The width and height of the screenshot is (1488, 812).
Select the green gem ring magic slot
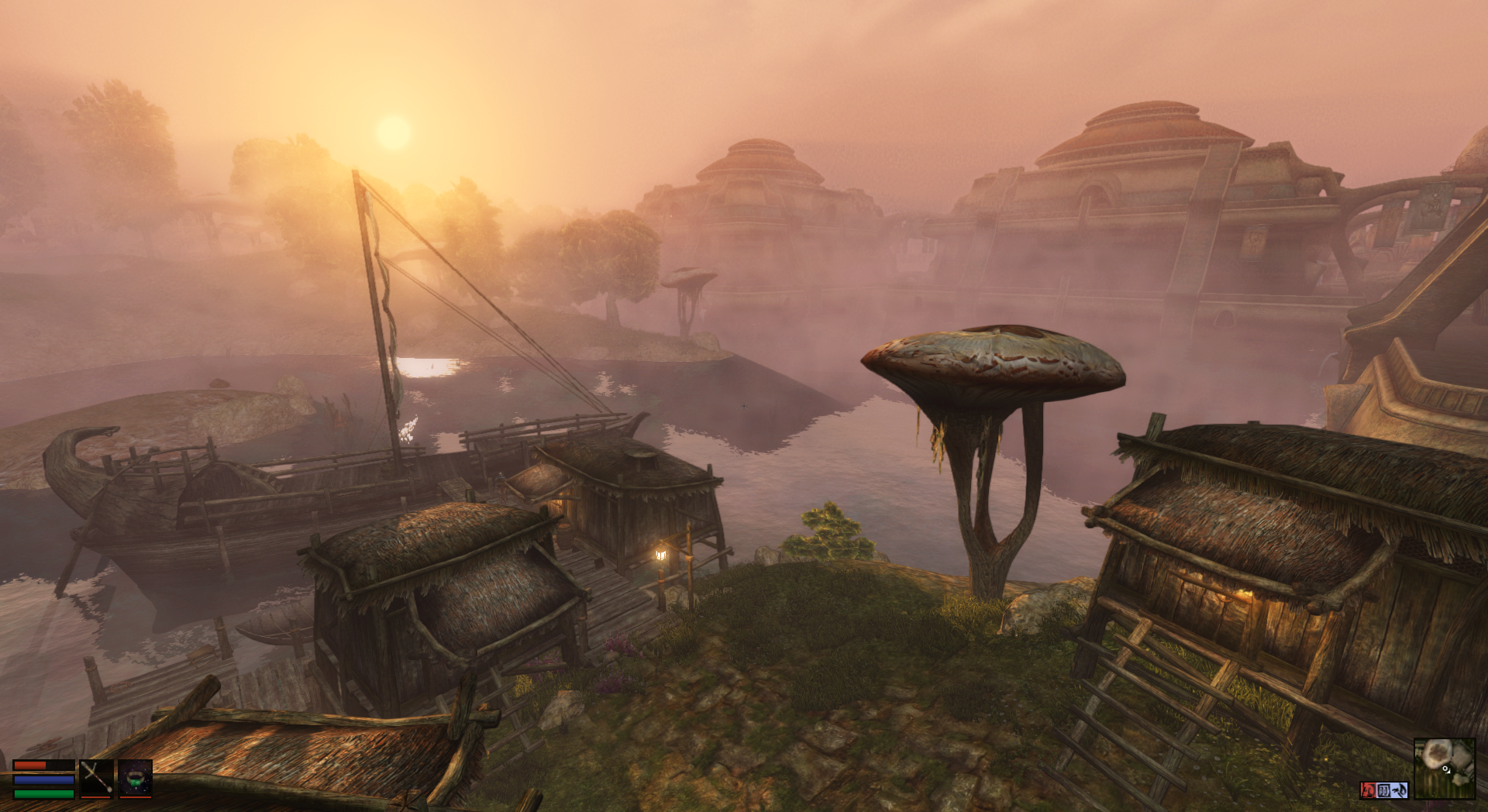135,778
